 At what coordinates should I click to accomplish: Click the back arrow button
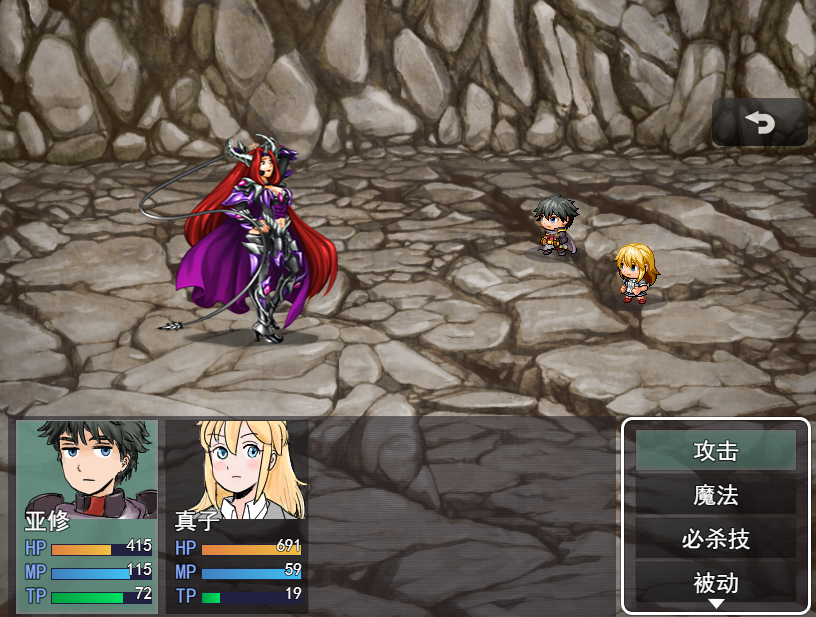(x=759, y=122)
